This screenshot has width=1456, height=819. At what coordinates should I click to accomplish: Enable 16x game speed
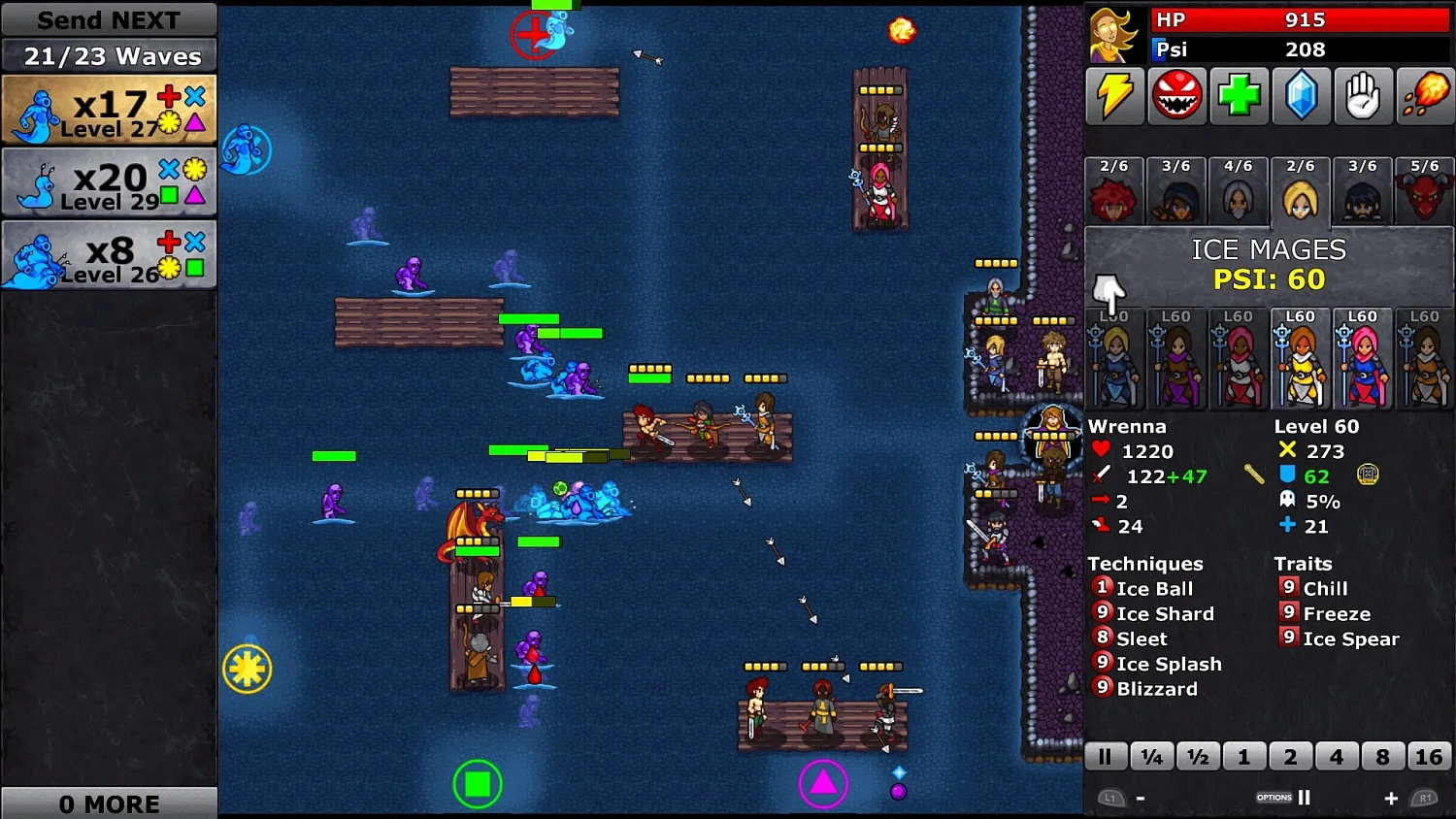pos(1429,756)
